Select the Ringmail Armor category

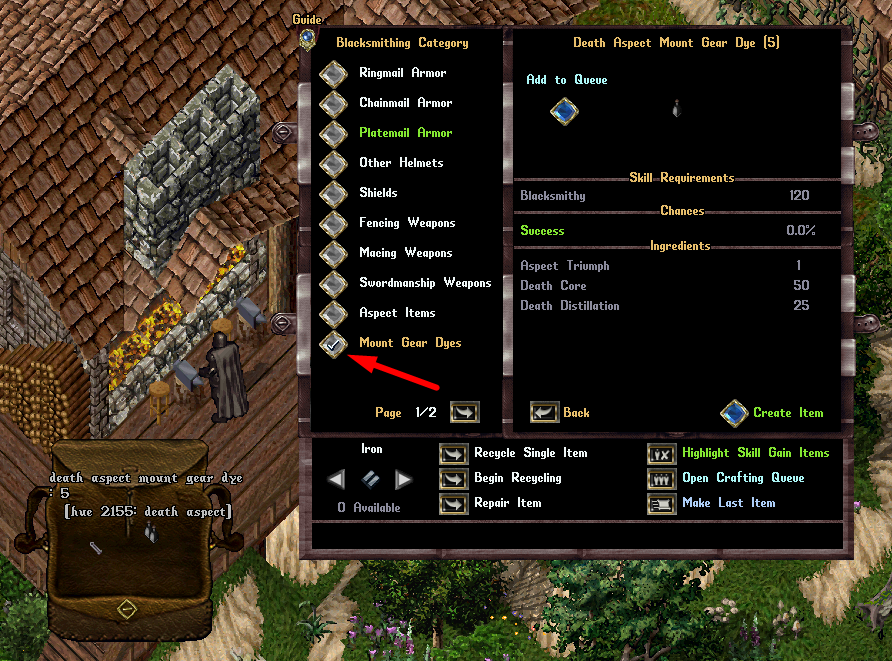click(x=333, y=74)
